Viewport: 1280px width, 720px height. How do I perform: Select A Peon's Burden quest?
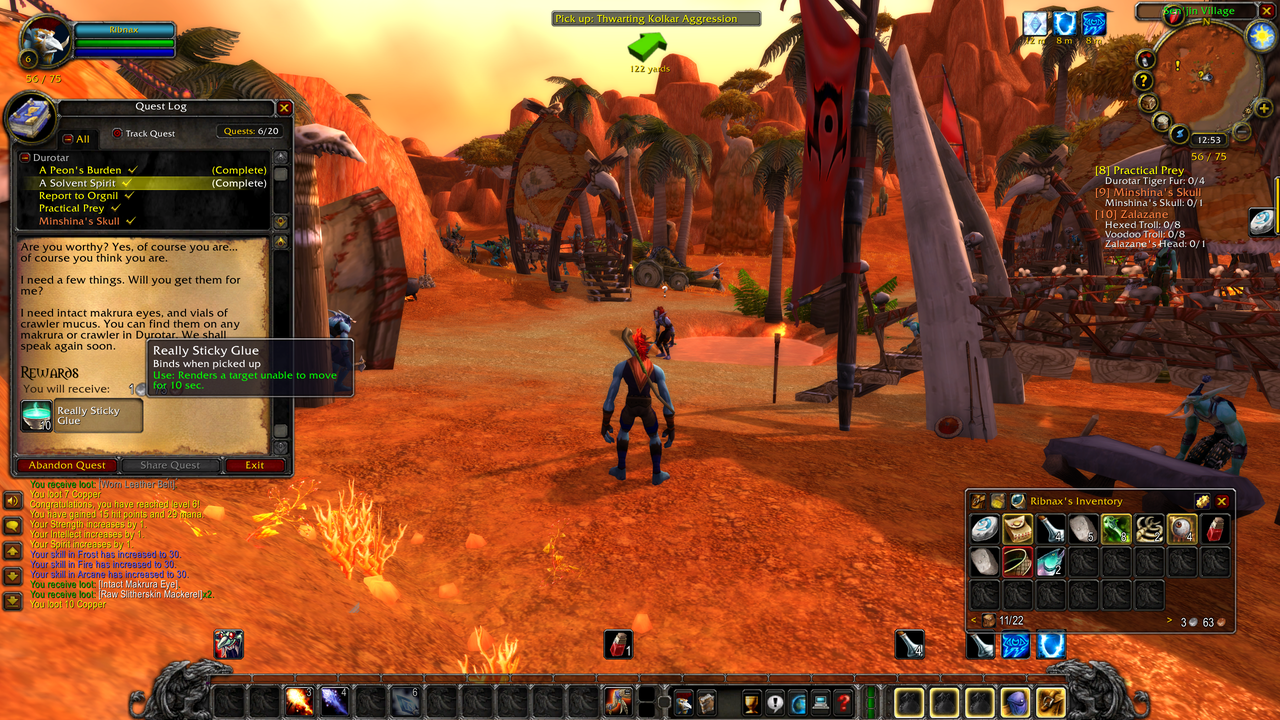80,170
